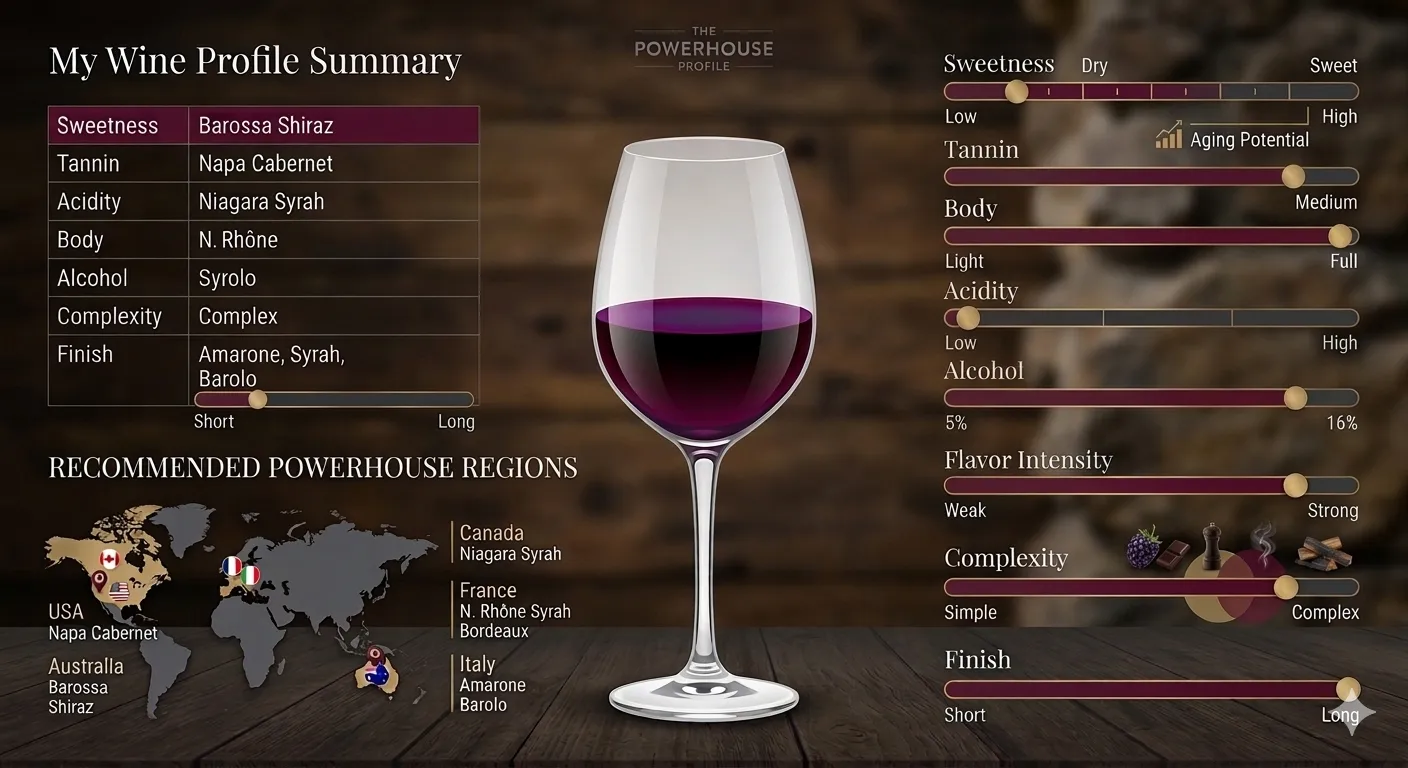The height and width of the screenshot is (768, 1408).
Task: Click the Tannin slider handle
Action: (1293, 177)
